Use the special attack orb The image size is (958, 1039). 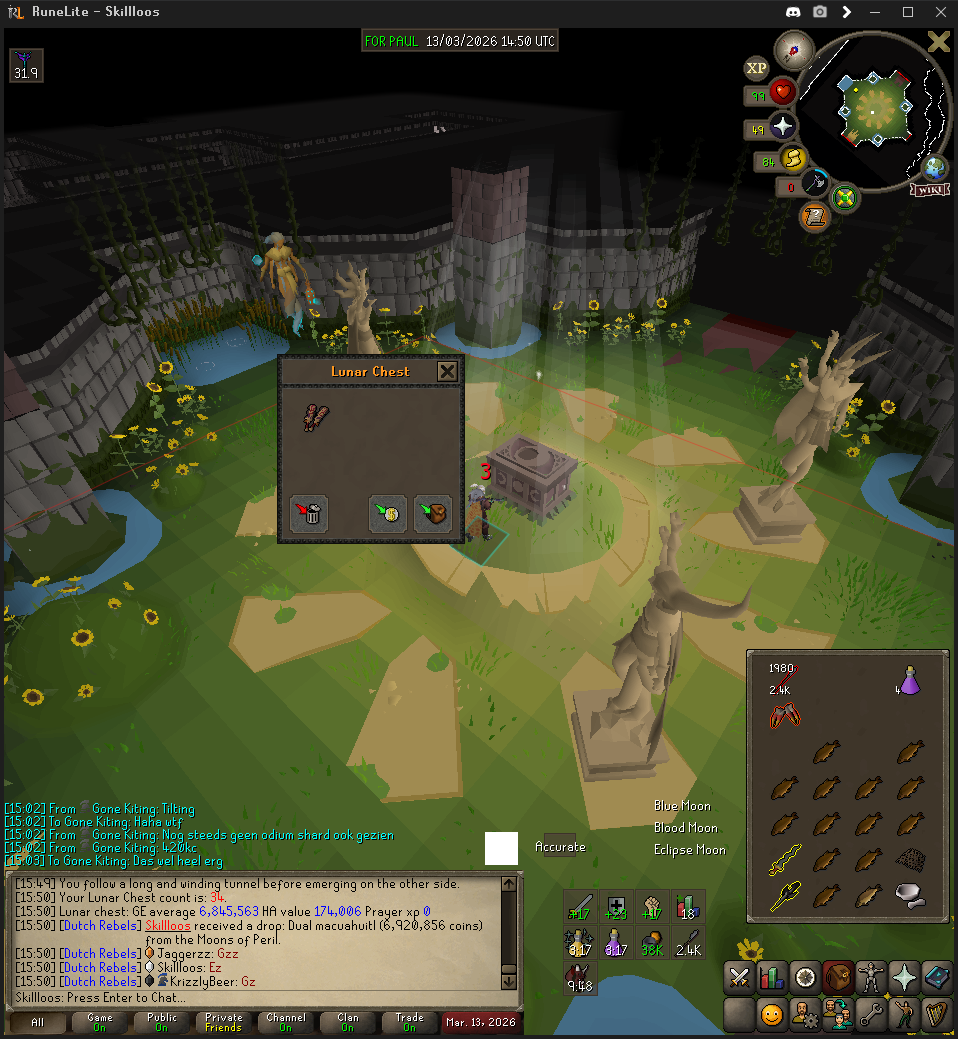coord(817,184)
